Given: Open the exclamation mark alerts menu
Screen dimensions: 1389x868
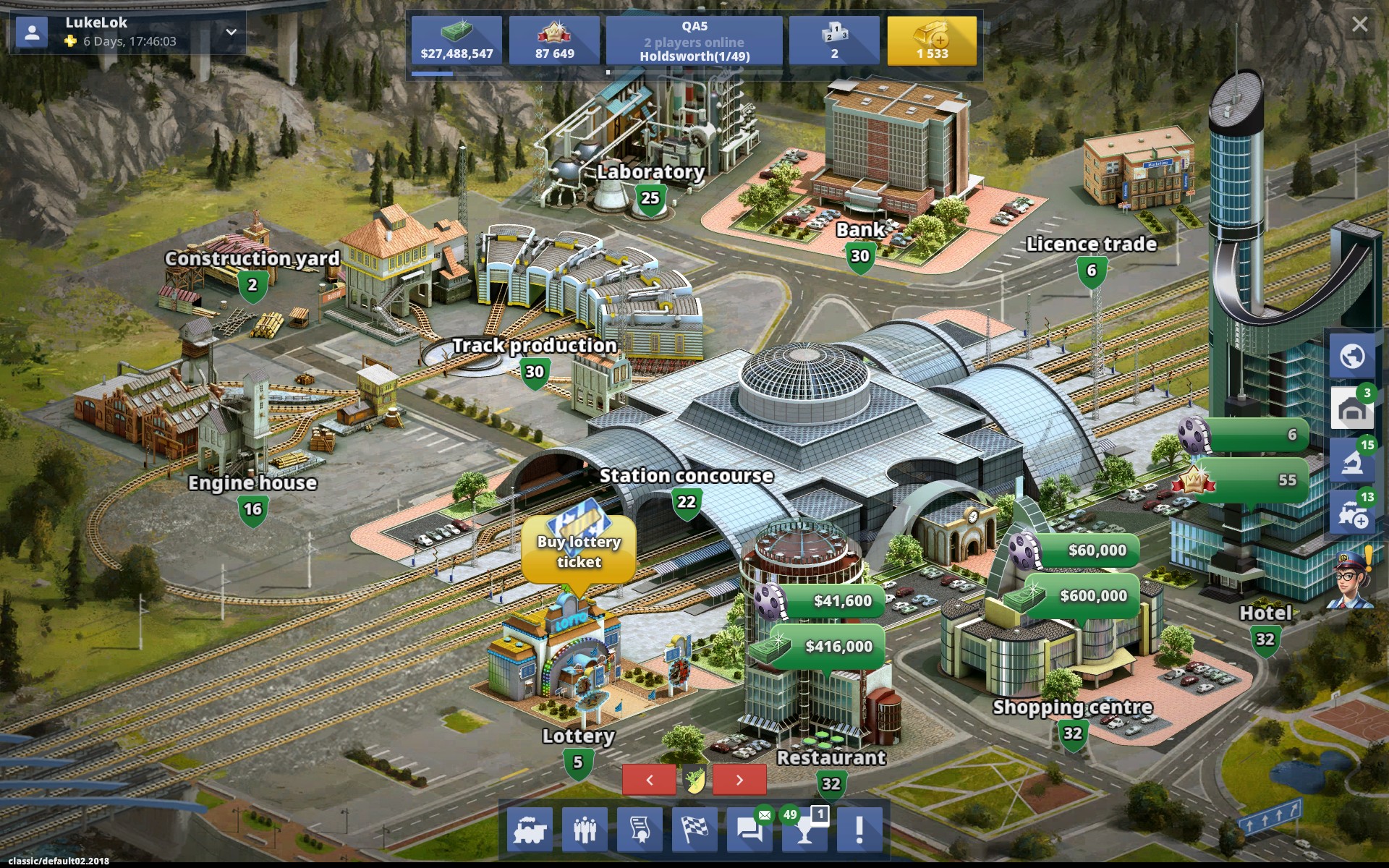Looking at the screenshot, I should pos(859,829).
